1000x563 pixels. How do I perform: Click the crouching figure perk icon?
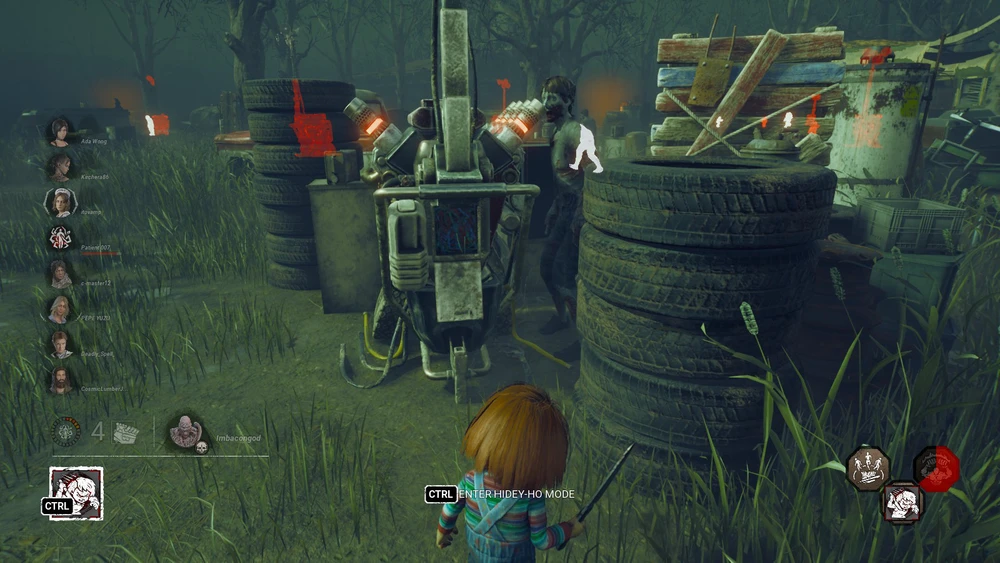click(x=902, y=500)
